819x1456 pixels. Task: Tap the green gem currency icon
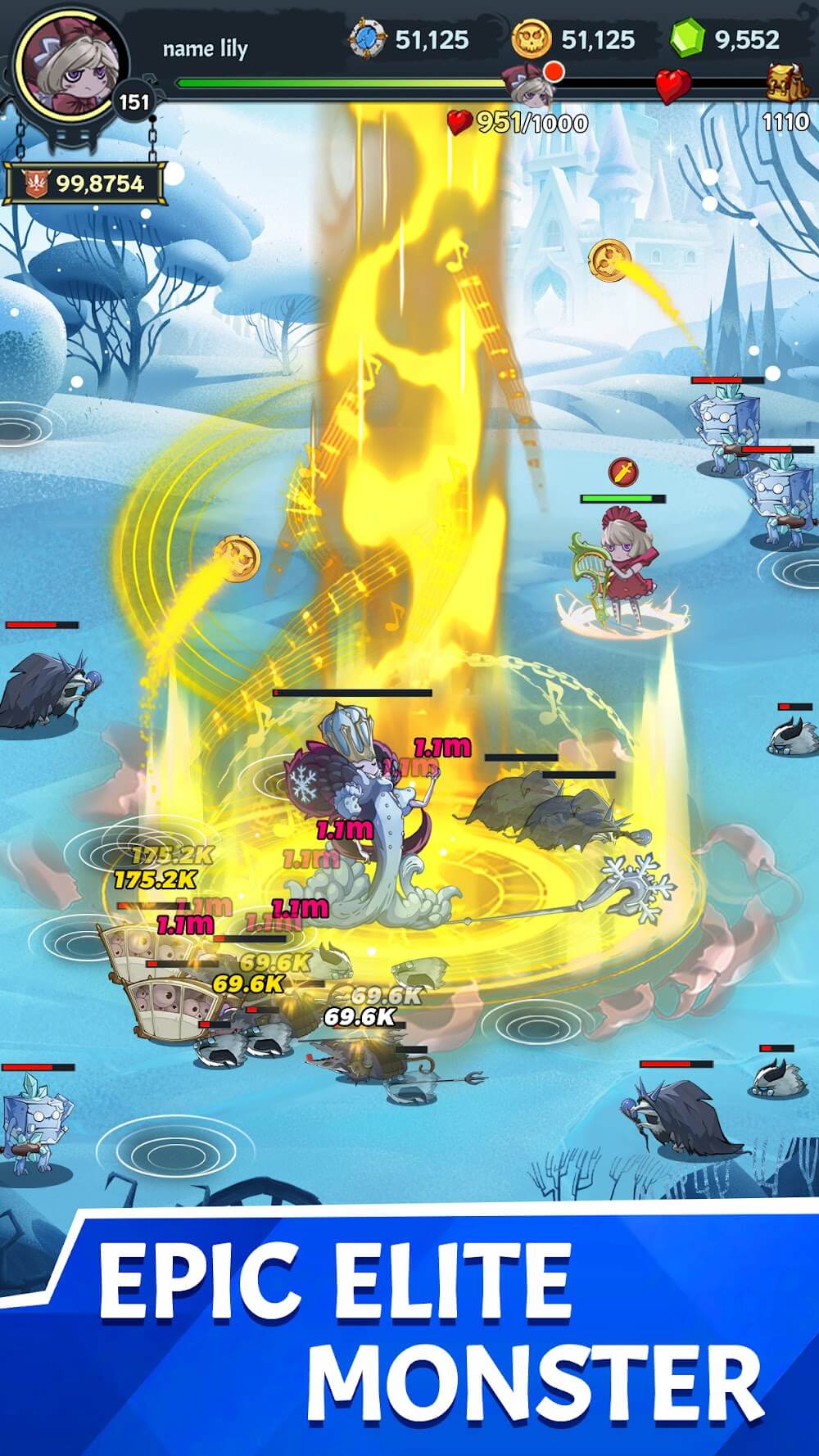686,39
